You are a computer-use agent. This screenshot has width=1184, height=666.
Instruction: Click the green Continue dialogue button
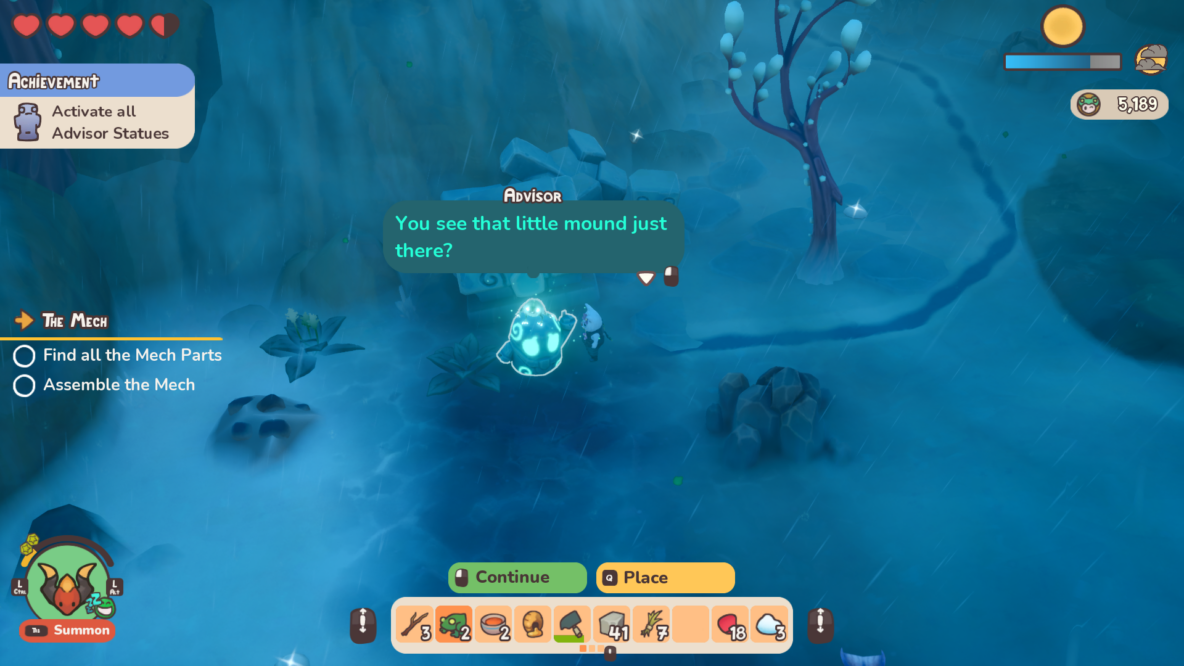517,578
